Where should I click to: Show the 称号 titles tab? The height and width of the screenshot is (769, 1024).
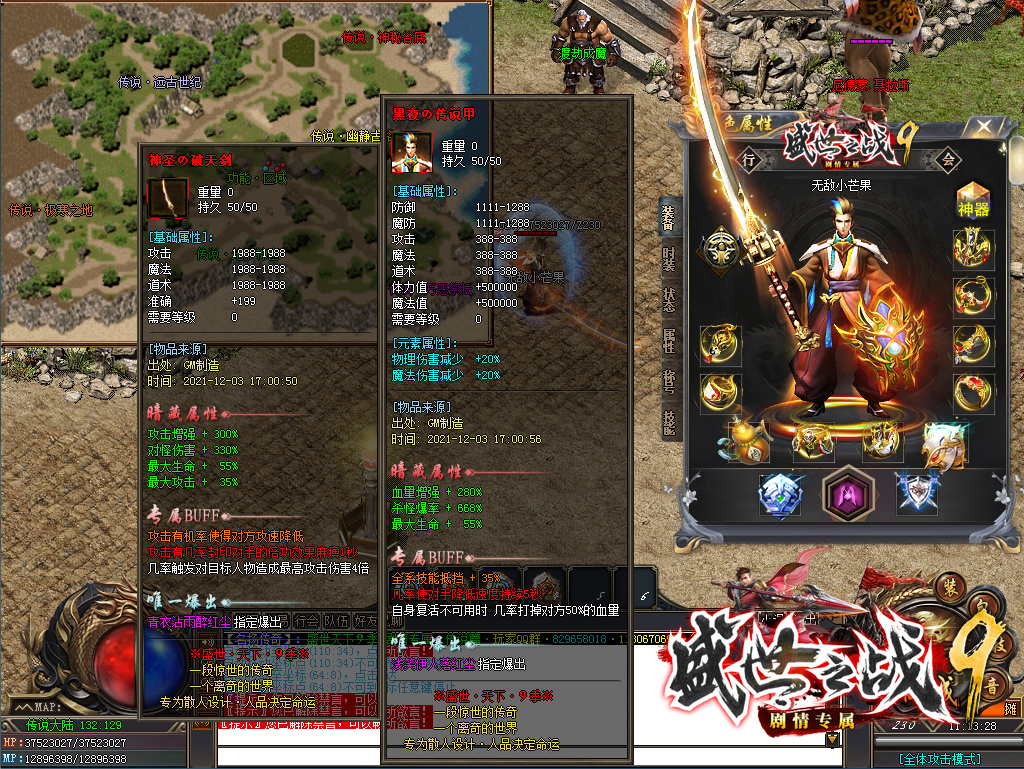668,382
